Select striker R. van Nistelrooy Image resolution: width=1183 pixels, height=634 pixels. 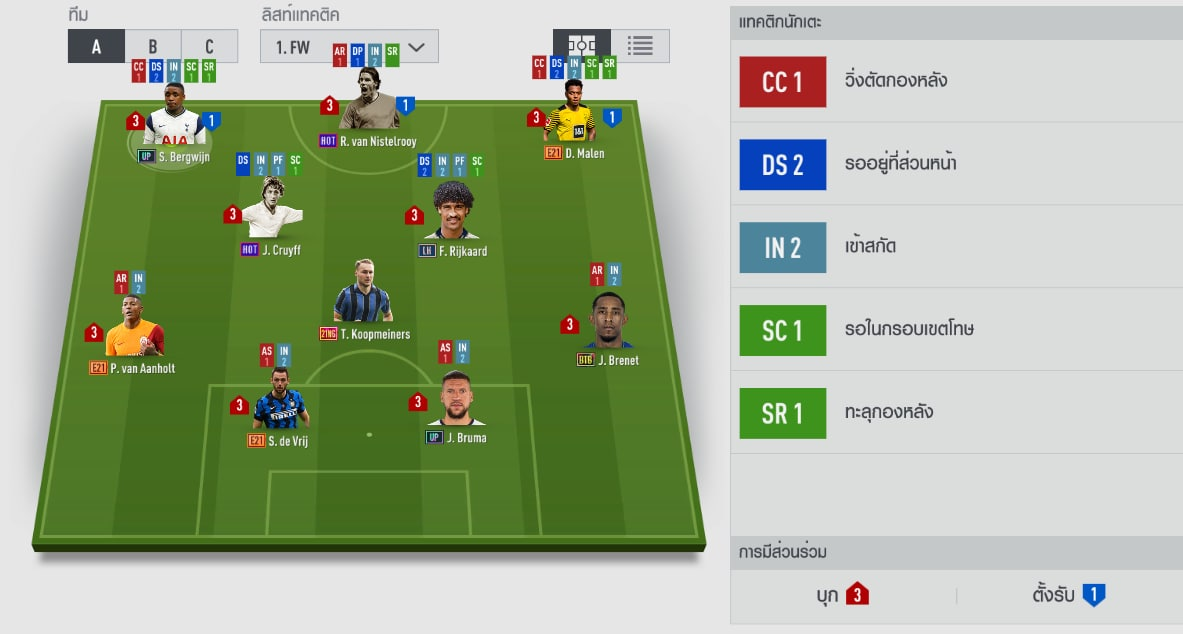(369, 112)
